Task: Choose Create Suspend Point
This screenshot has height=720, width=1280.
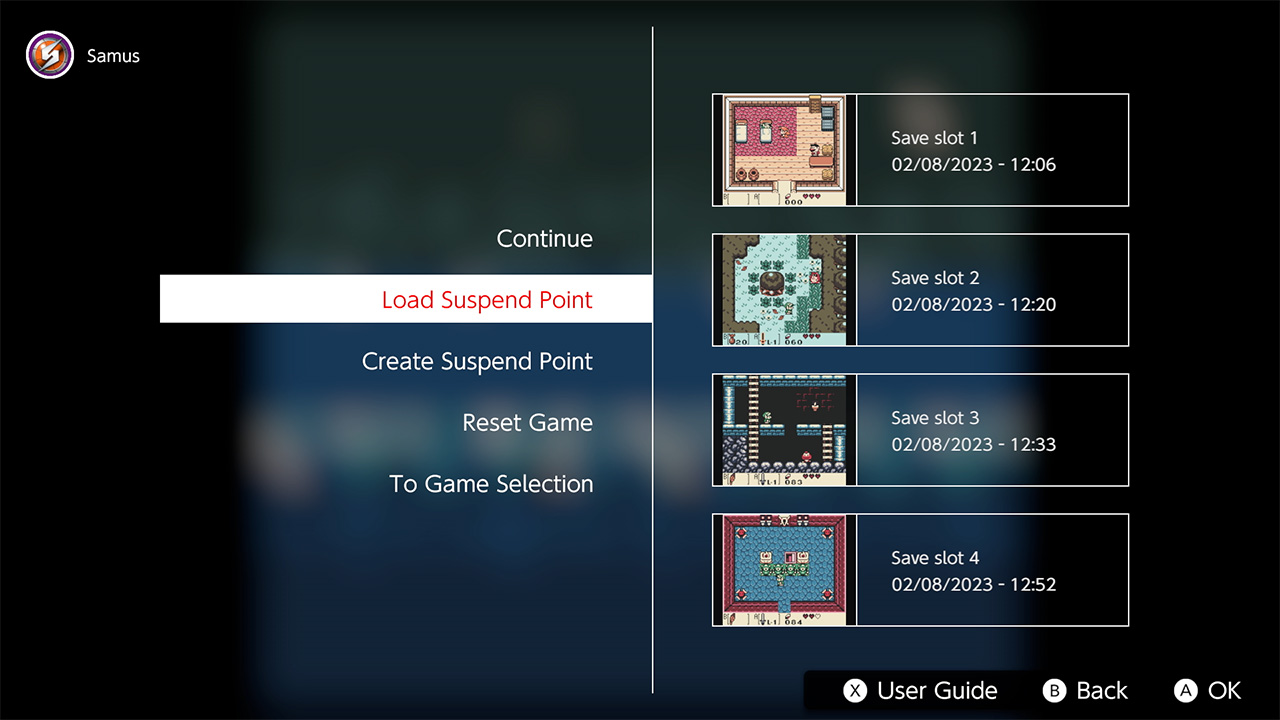Action: click(x=477, y=361)
